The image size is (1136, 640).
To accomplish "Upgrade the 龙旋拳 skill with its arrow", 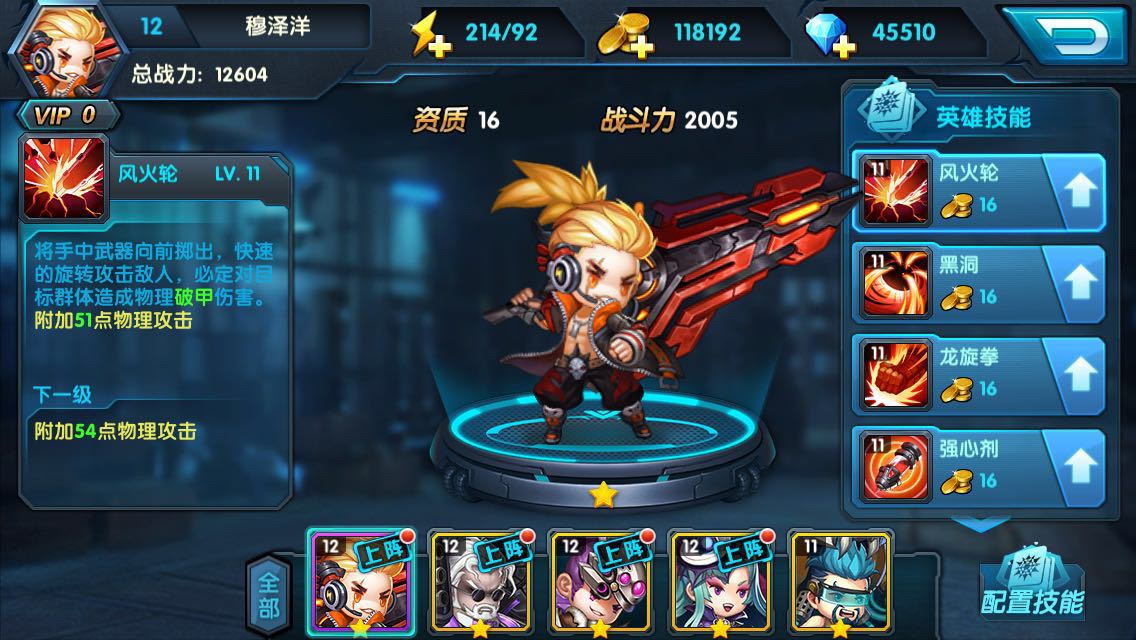I will [1078, 374].
